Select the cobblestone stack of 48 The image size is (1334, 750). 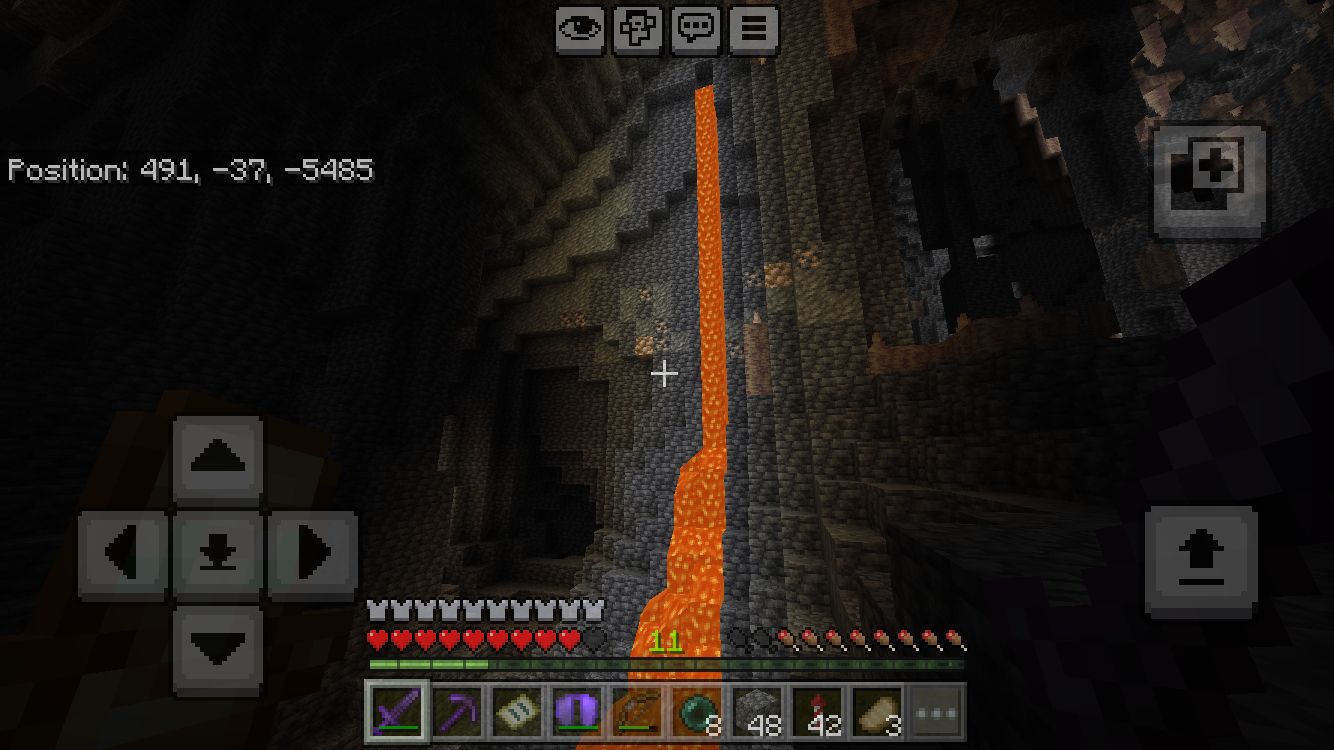(x=757, y=713)
